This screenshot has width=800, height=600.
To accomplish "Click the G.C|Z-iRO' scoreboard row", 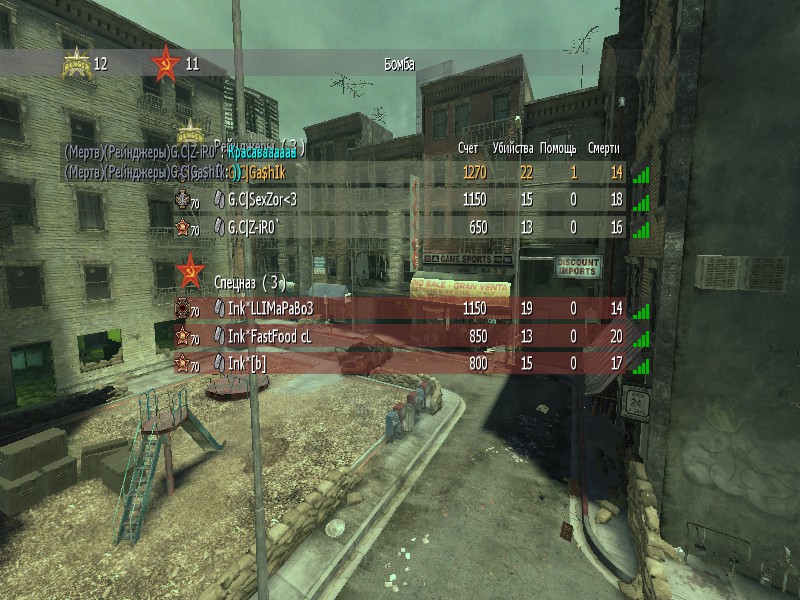I will pos(400,228).
